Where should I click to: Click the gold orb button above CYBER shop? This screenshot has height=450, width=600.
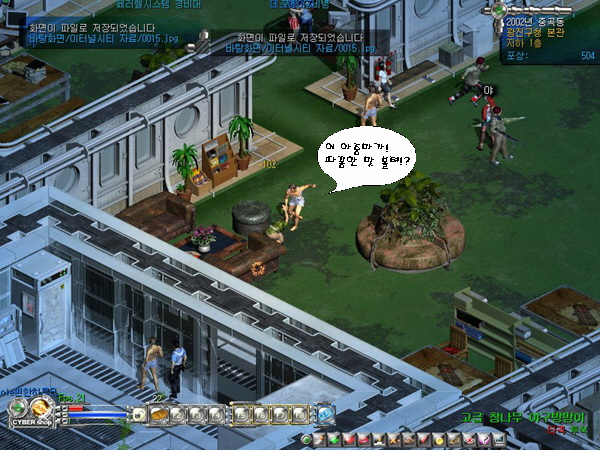[x=41, y=406]
